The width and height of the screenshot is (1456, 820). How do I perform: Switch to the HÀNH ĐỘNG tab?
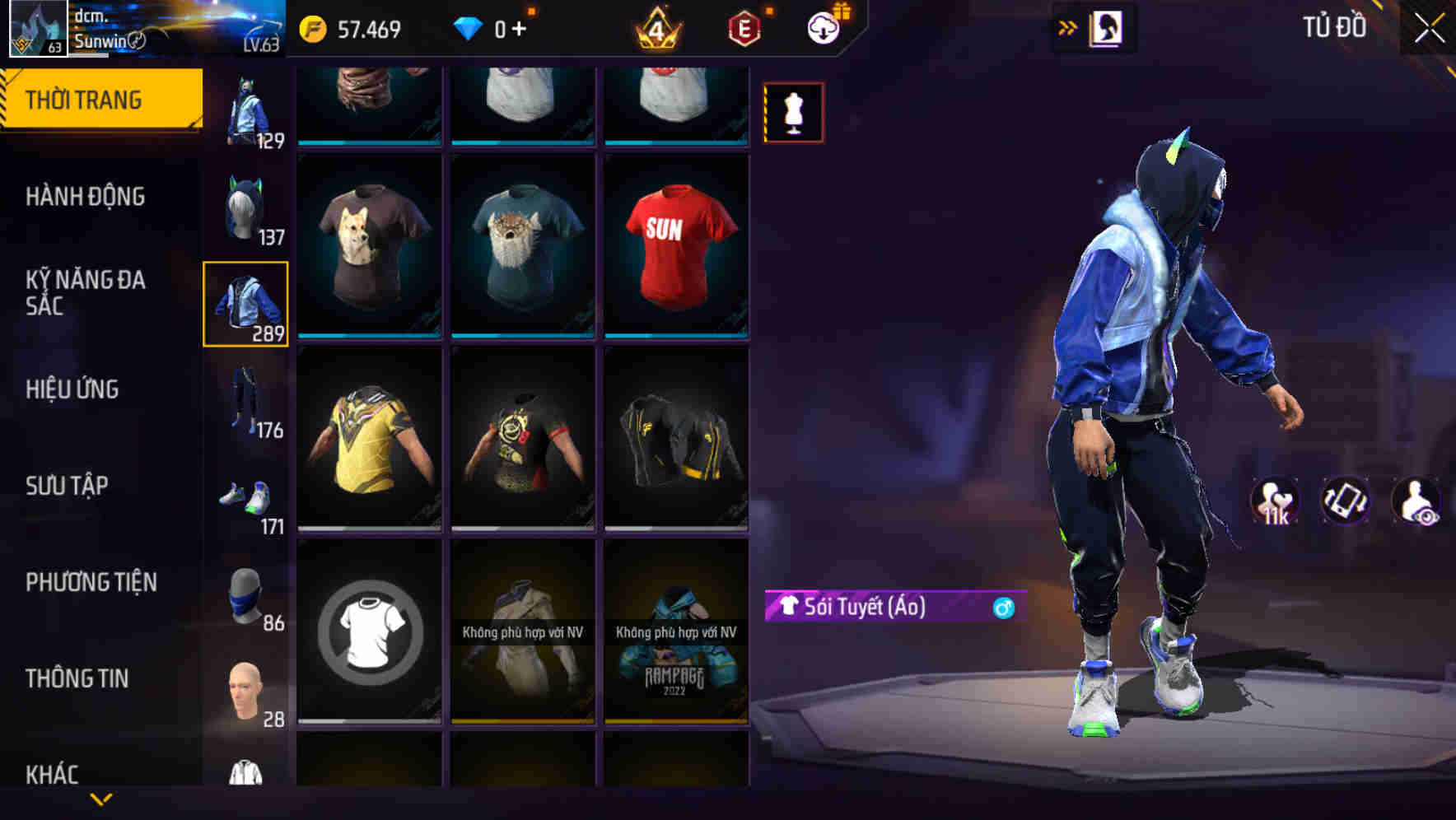click(x=87, y=197)
